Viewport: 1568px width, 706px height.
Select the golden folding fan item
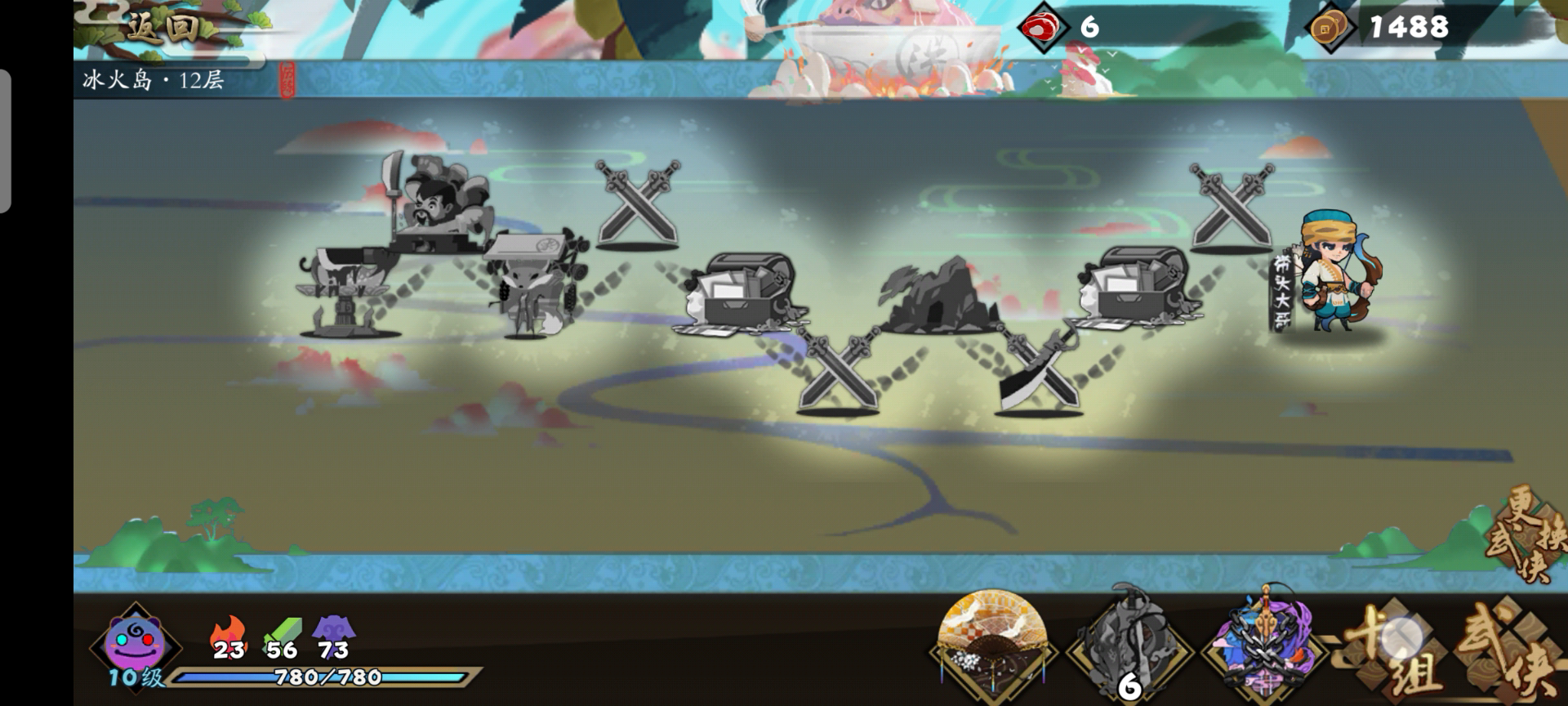point(992,641)
